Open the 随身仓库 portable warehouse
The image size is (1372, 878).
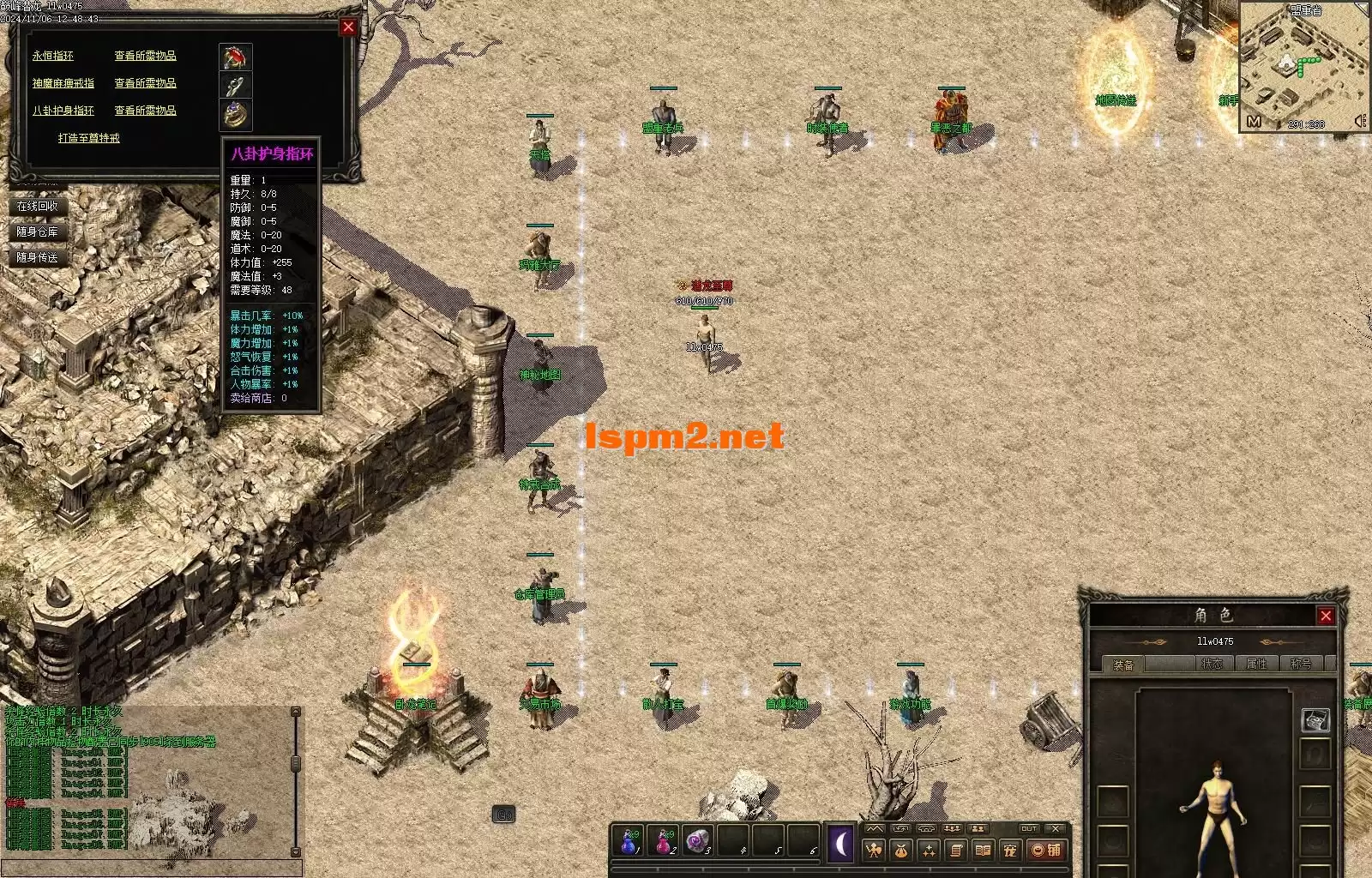(x=38, y=232)
